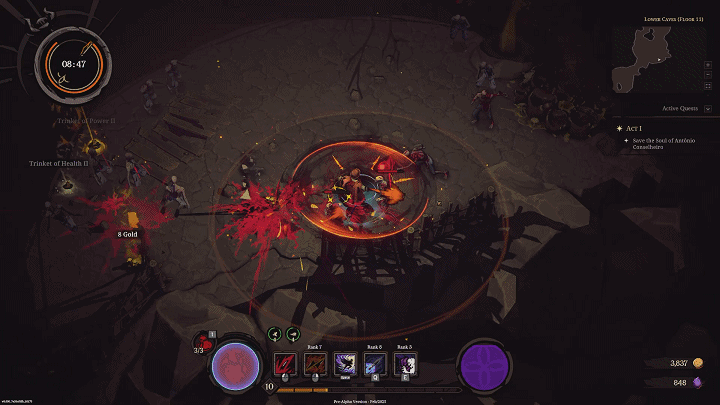This screenshot has height=405, width=720.
Task: Use the Rank 7 orange slash skill
Action: (x=315, y=363)
